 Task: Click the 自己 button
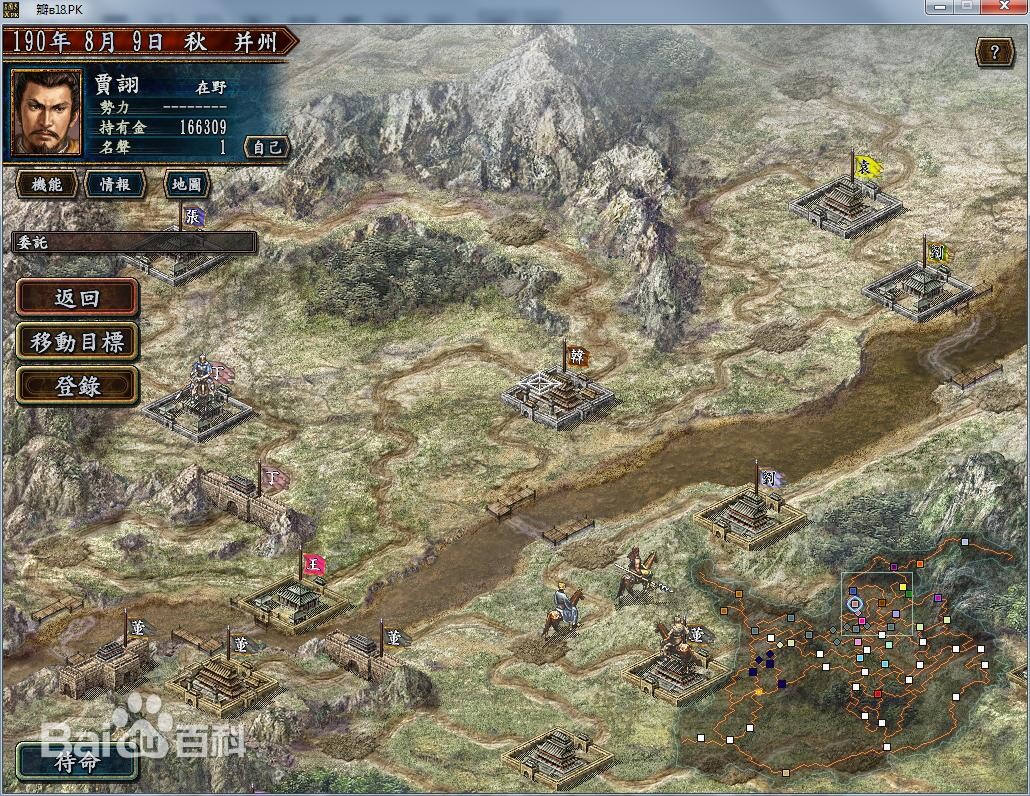(x=267, y=147)
